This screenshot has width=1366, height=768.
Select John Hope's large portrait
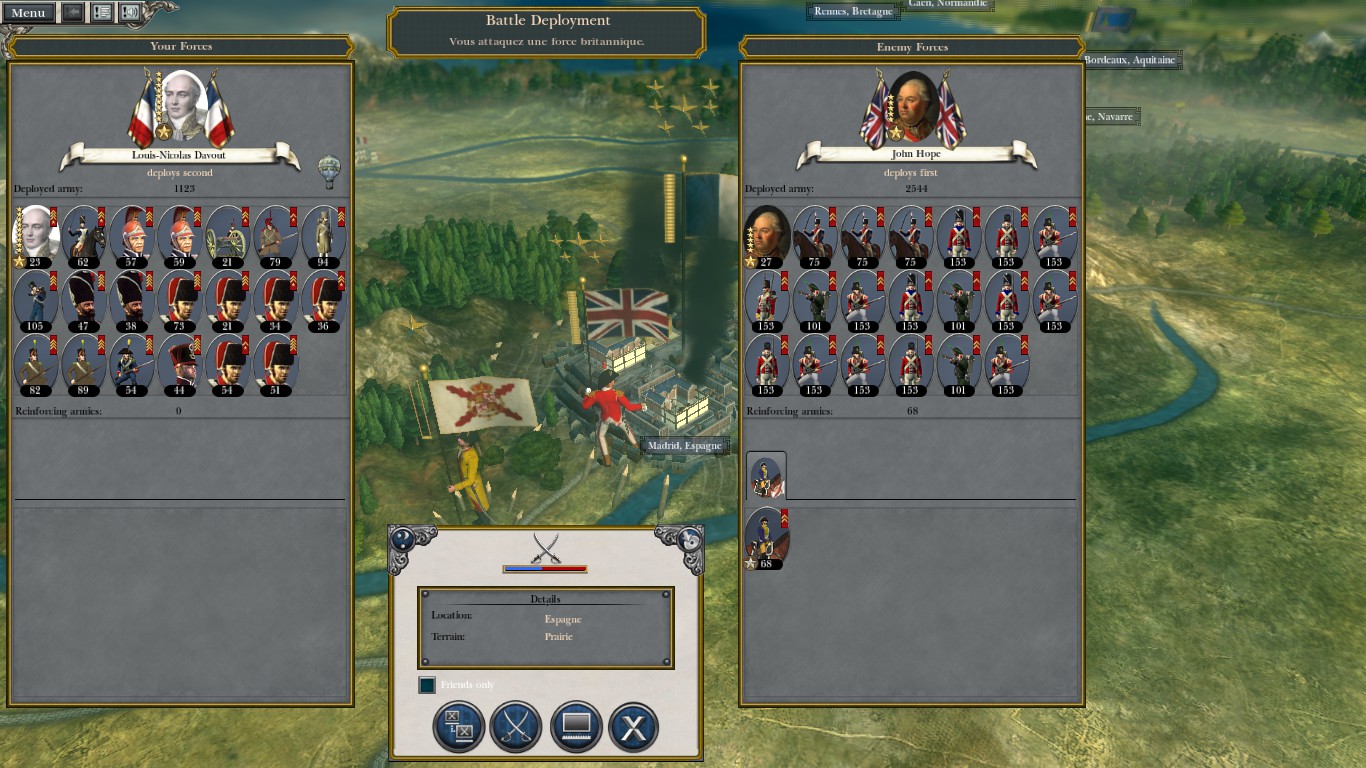pyautogui.click(x=913, y=106)
